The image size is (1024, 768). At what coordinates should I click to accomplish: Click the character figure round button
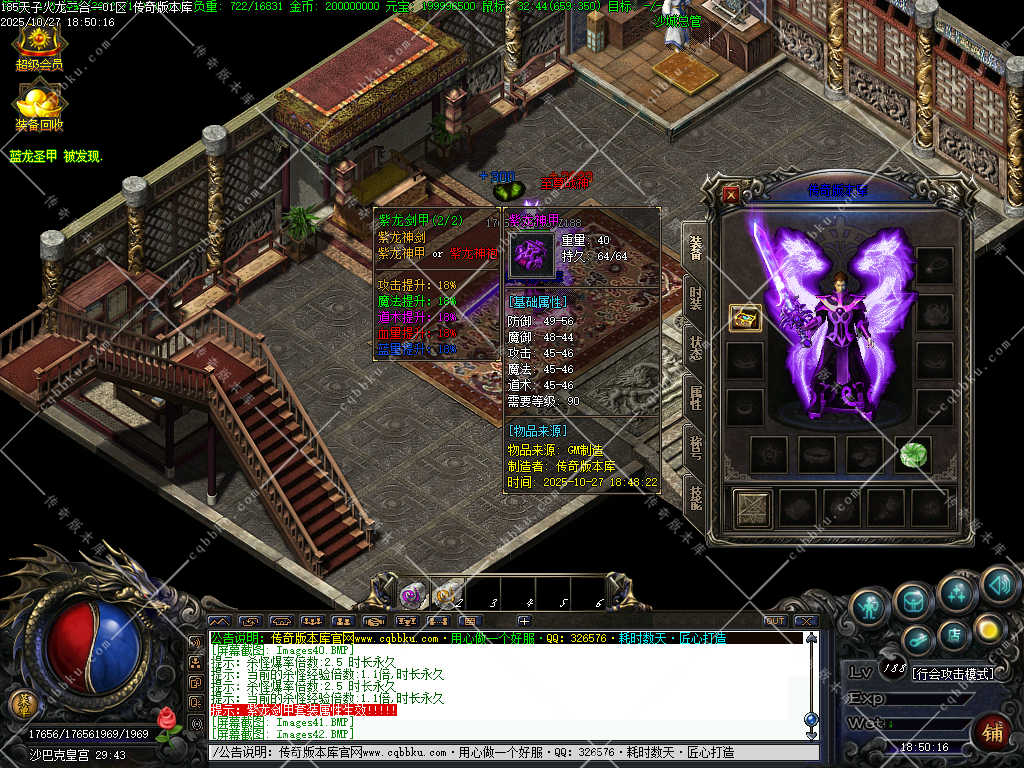[867, 605]
